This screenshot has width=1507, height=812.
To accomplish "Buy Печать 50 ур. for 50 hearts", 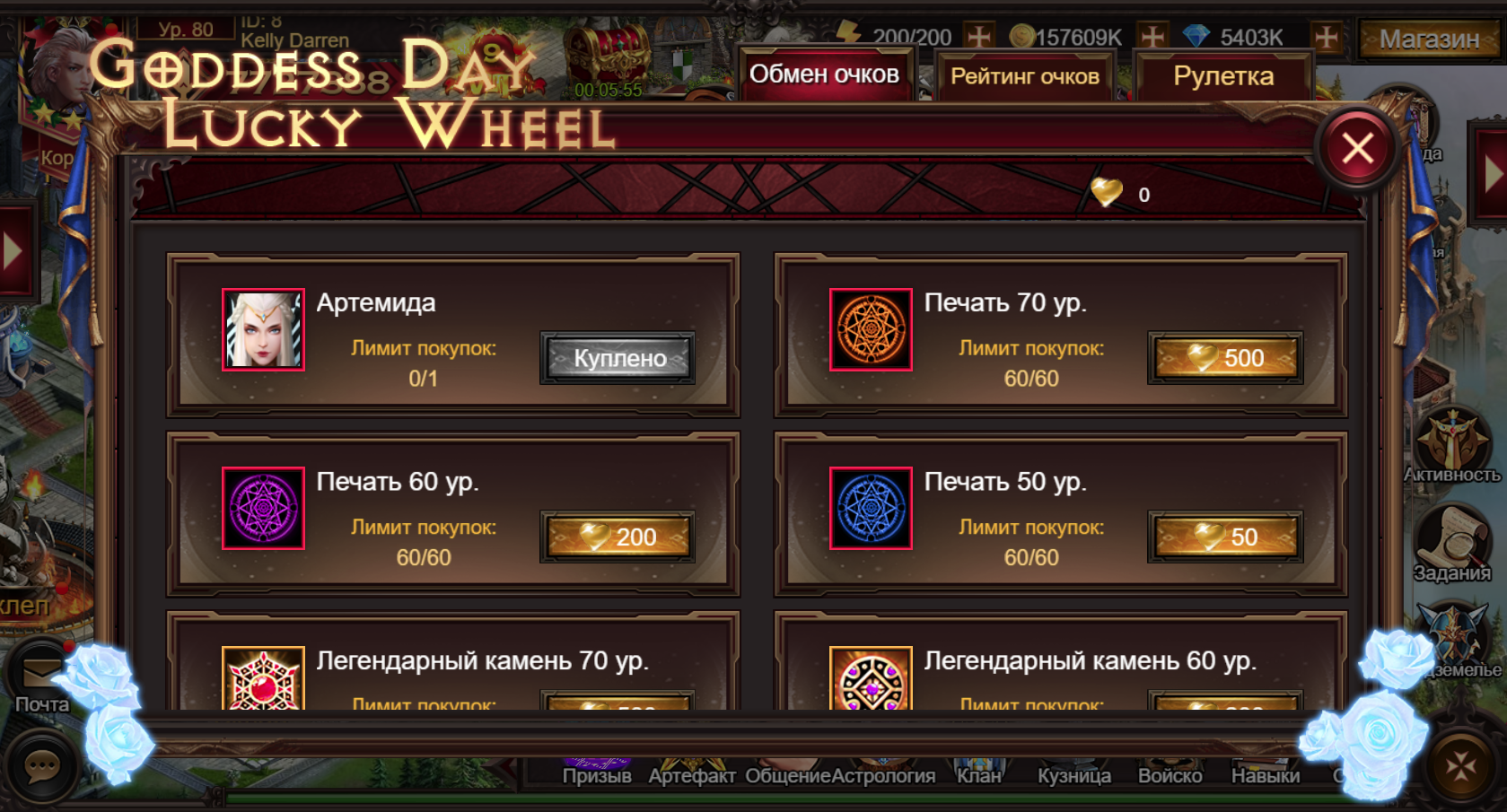I will pos(1225,537).
